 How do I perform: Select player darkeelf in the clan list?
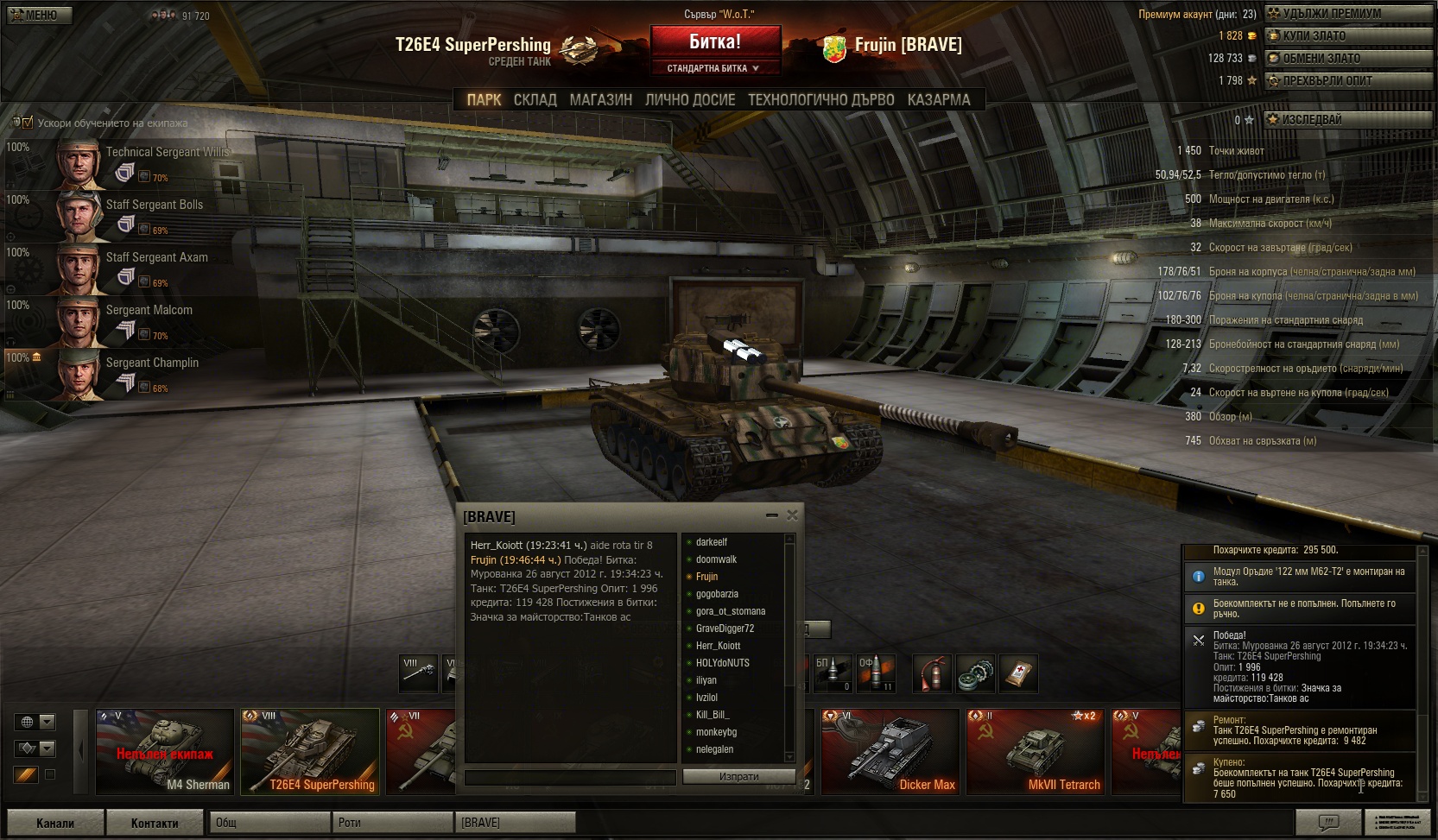pos(712,542)
